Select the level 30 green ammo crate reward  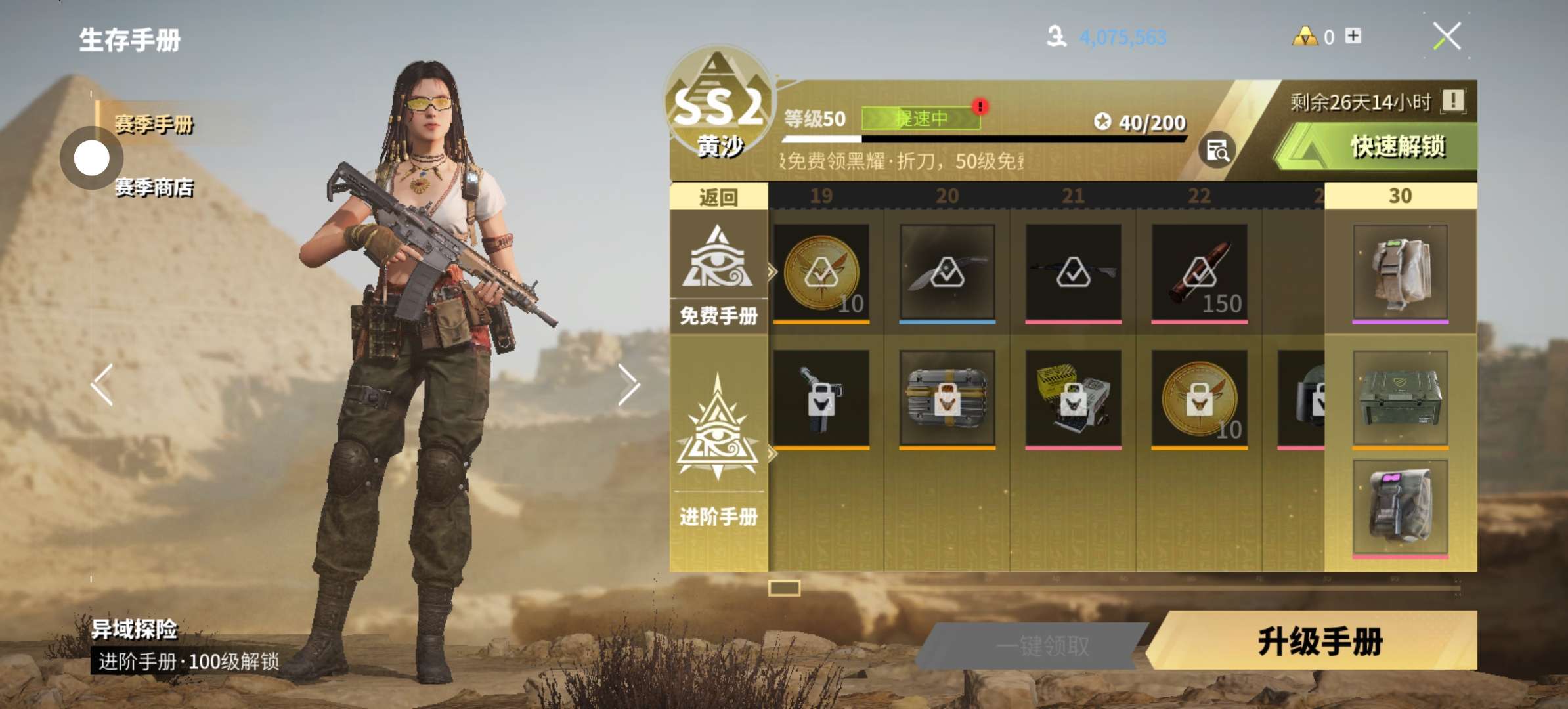pos(1400,398)
